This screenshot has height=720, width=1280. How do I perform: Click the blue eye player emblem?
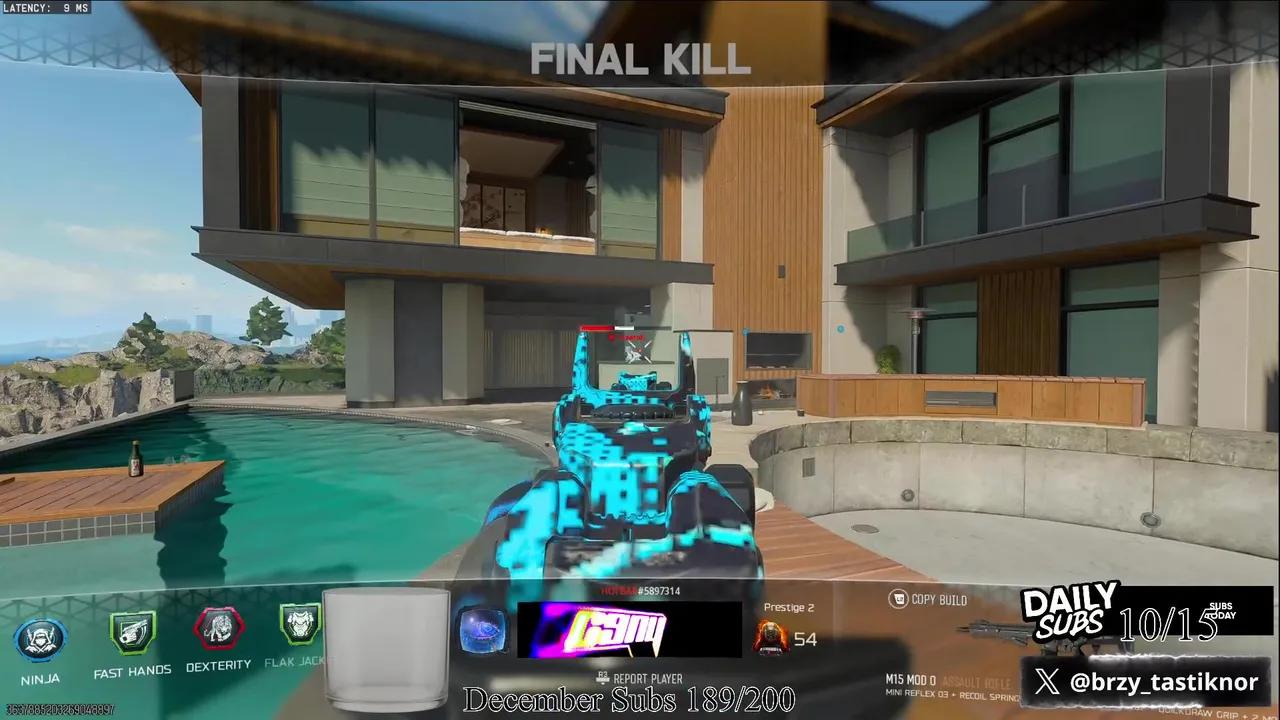484,632
